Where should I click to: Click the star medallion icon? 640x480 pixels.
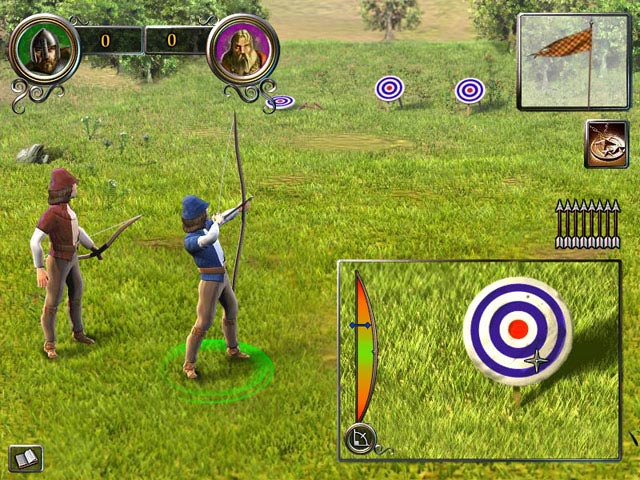[x=604, y=144]
